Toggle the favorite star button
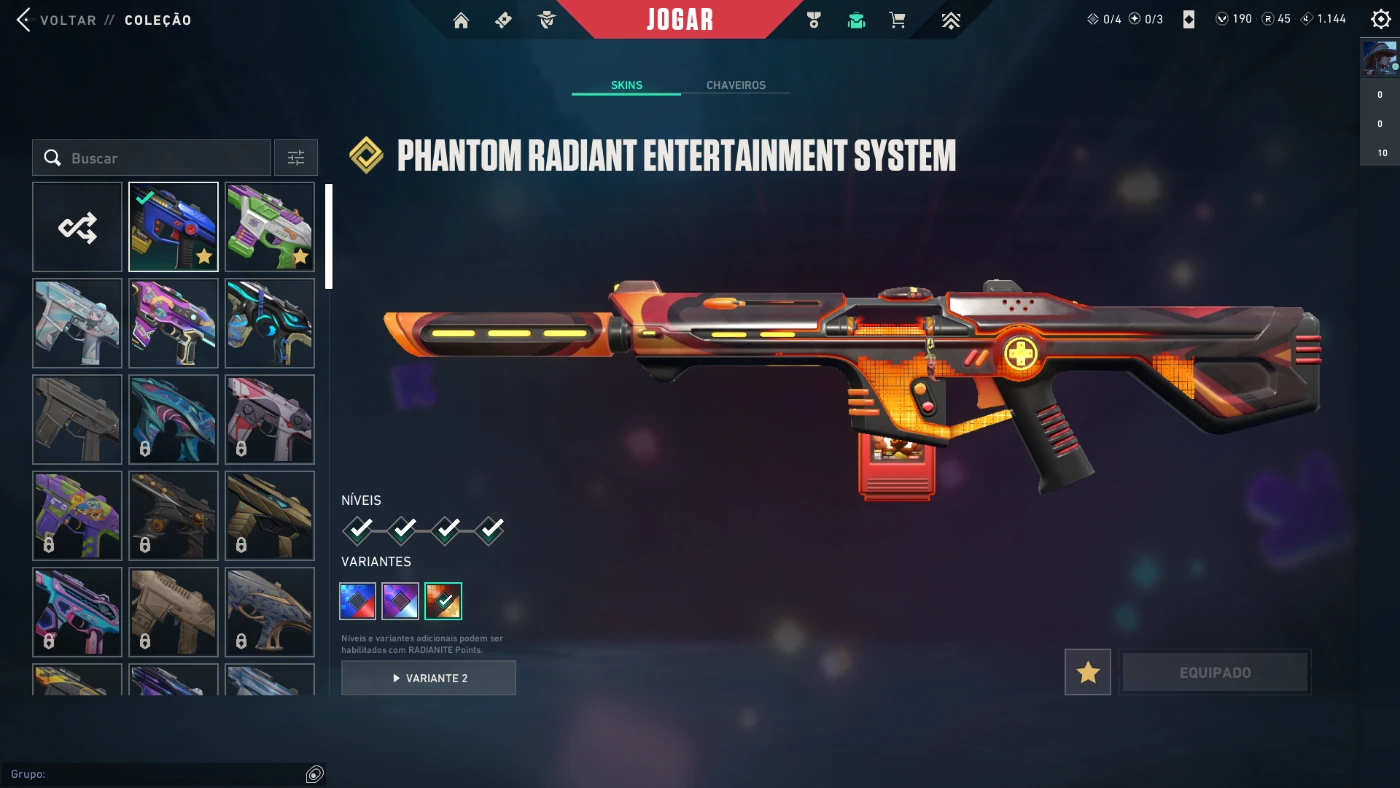1400x788 pixels. tap(1088, 673)
